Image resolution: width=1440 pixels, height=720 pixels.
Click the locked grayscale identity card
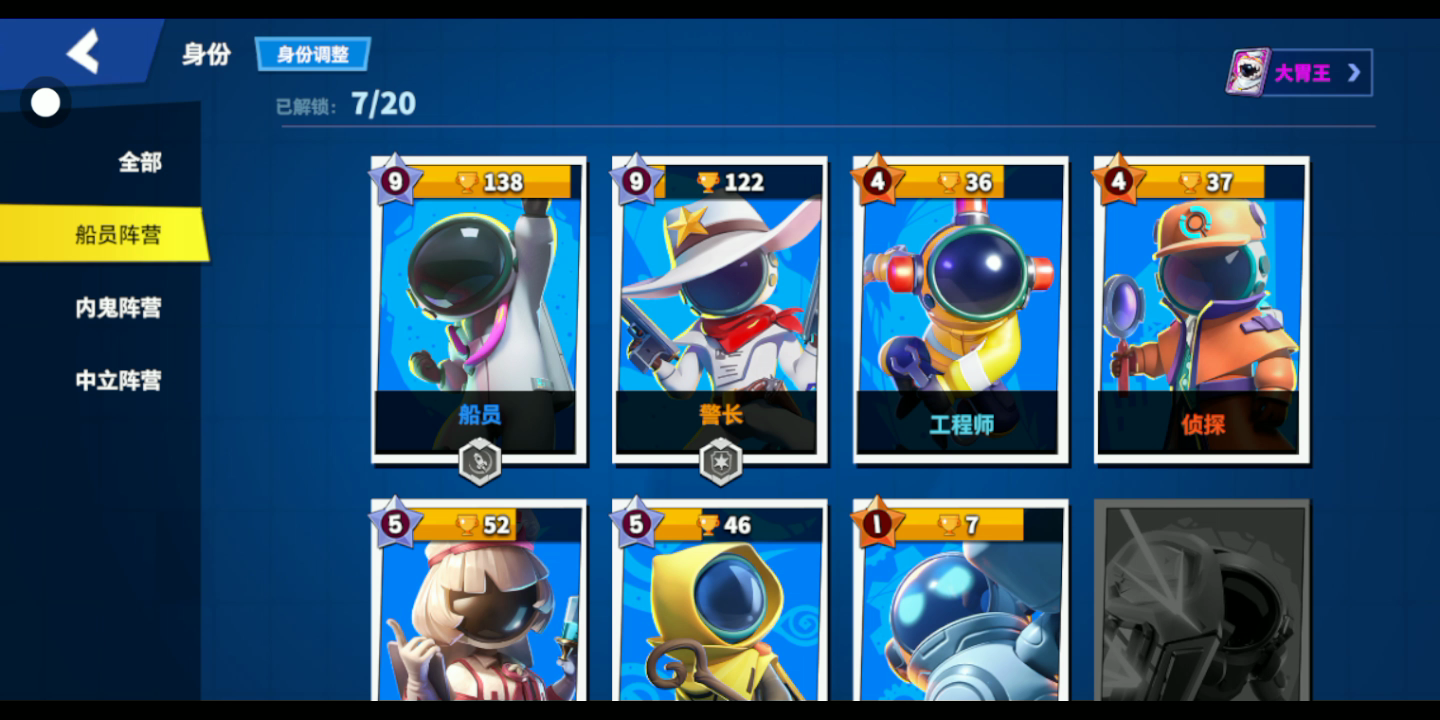1202,605
